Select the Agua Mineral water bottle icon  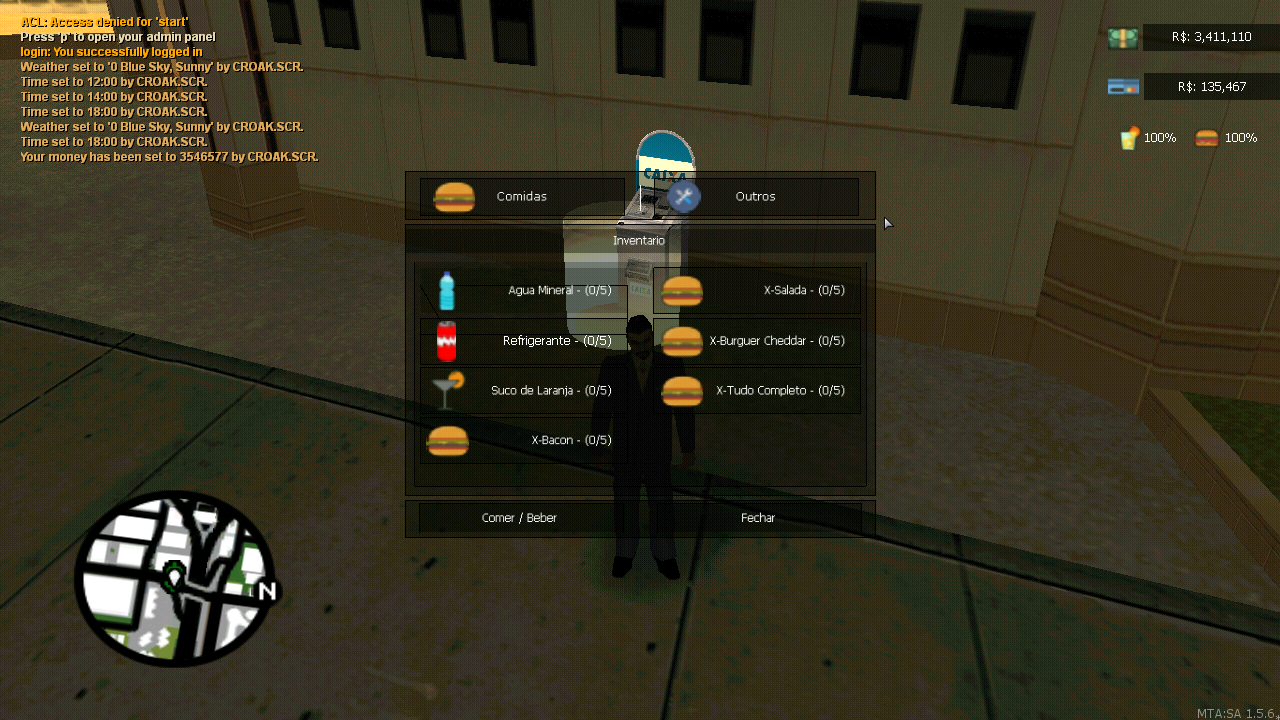[x=446, y=291]
